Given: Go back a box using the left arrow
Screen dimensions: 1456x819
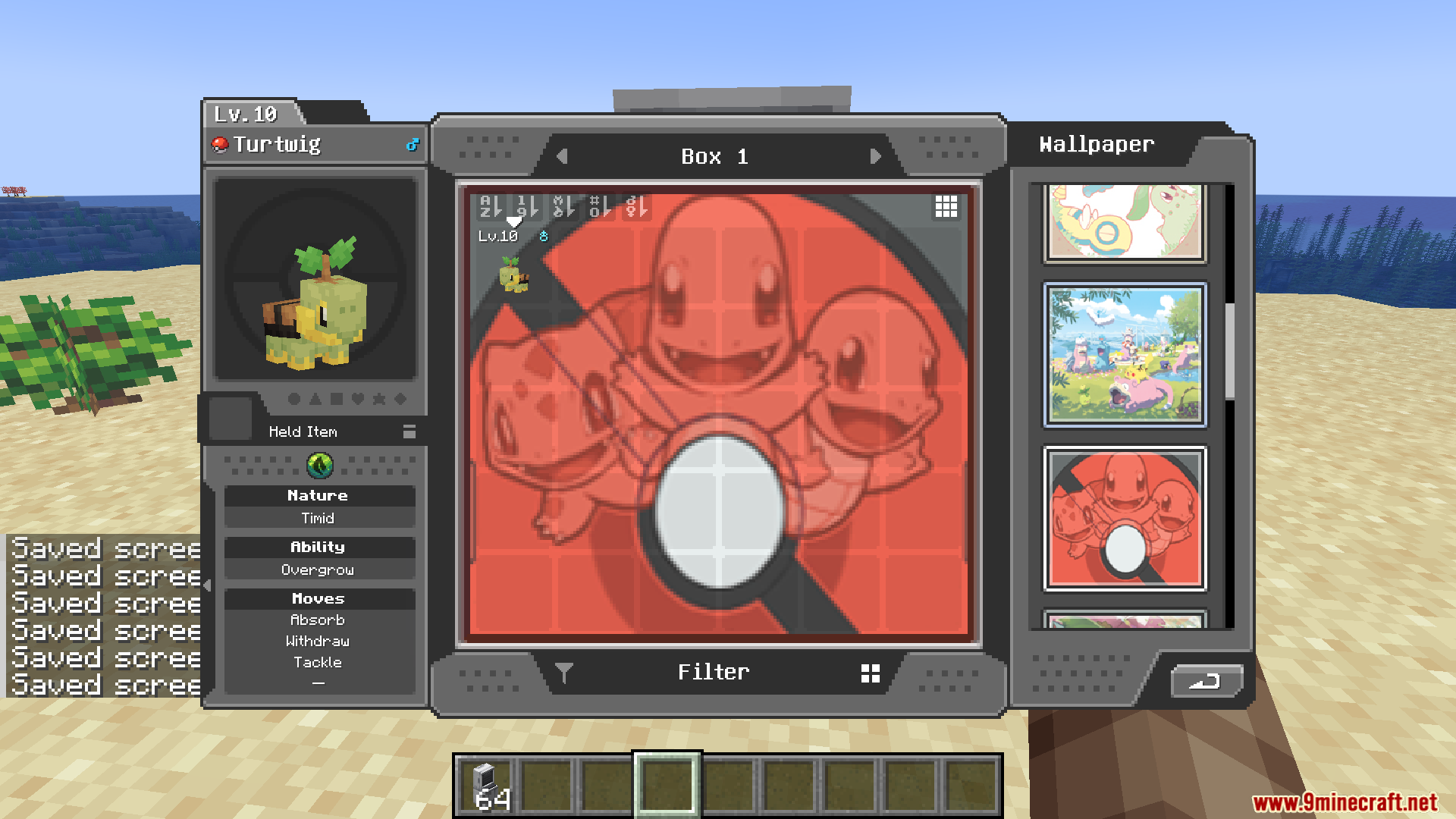Looking at the screenshot, I should pyautogui.click(x=562, y=156).
